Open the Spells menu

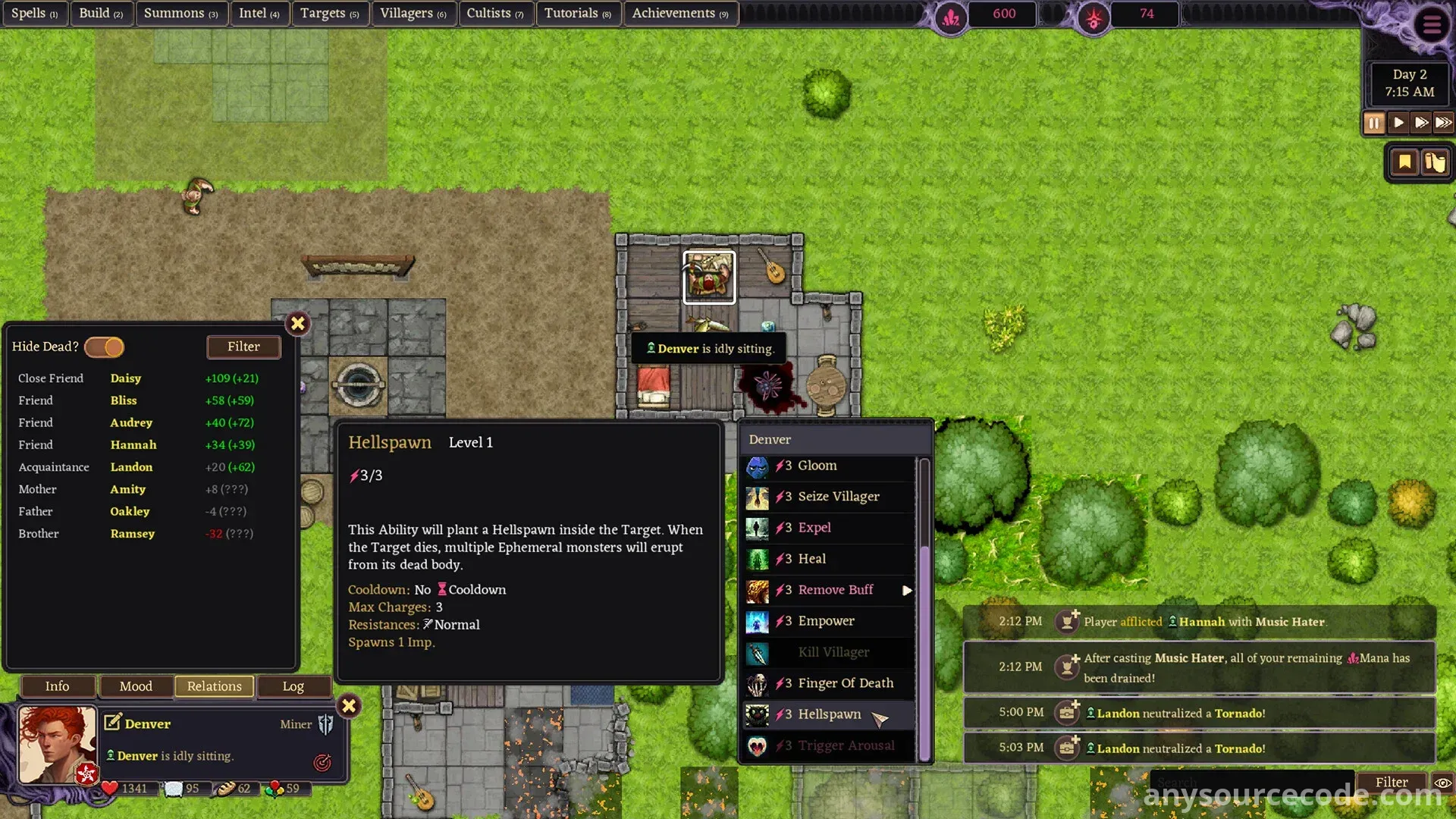34,13
